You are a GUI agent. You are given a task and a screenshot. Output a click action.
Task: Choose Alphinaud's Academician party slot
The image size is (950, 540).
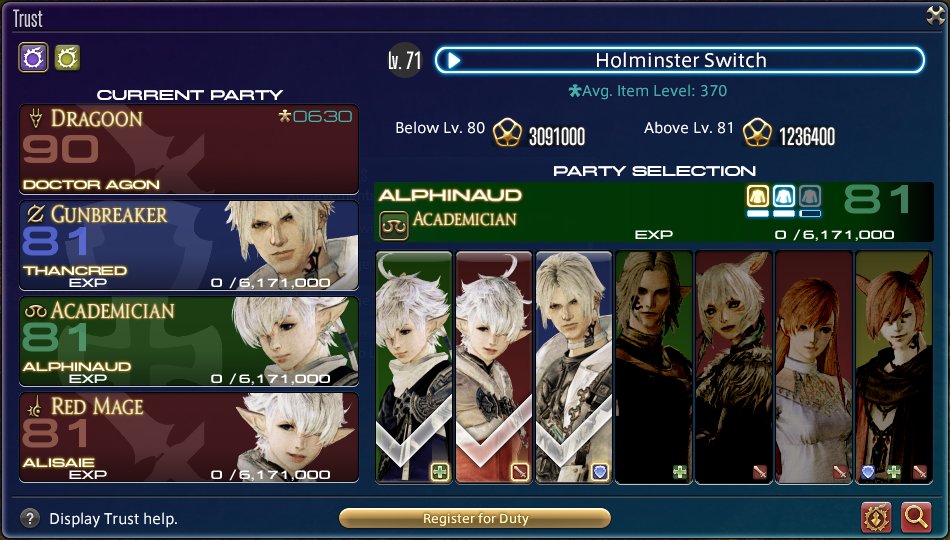(x=189, y=343)
